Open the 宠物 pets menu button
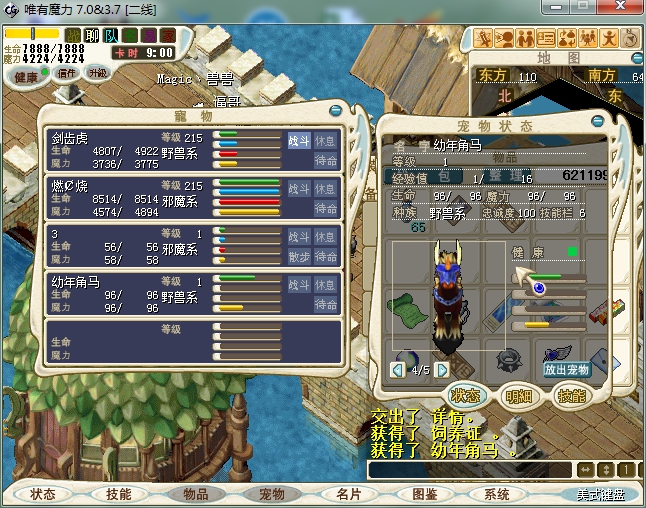646x508 pixels. [x=272, y=494]
